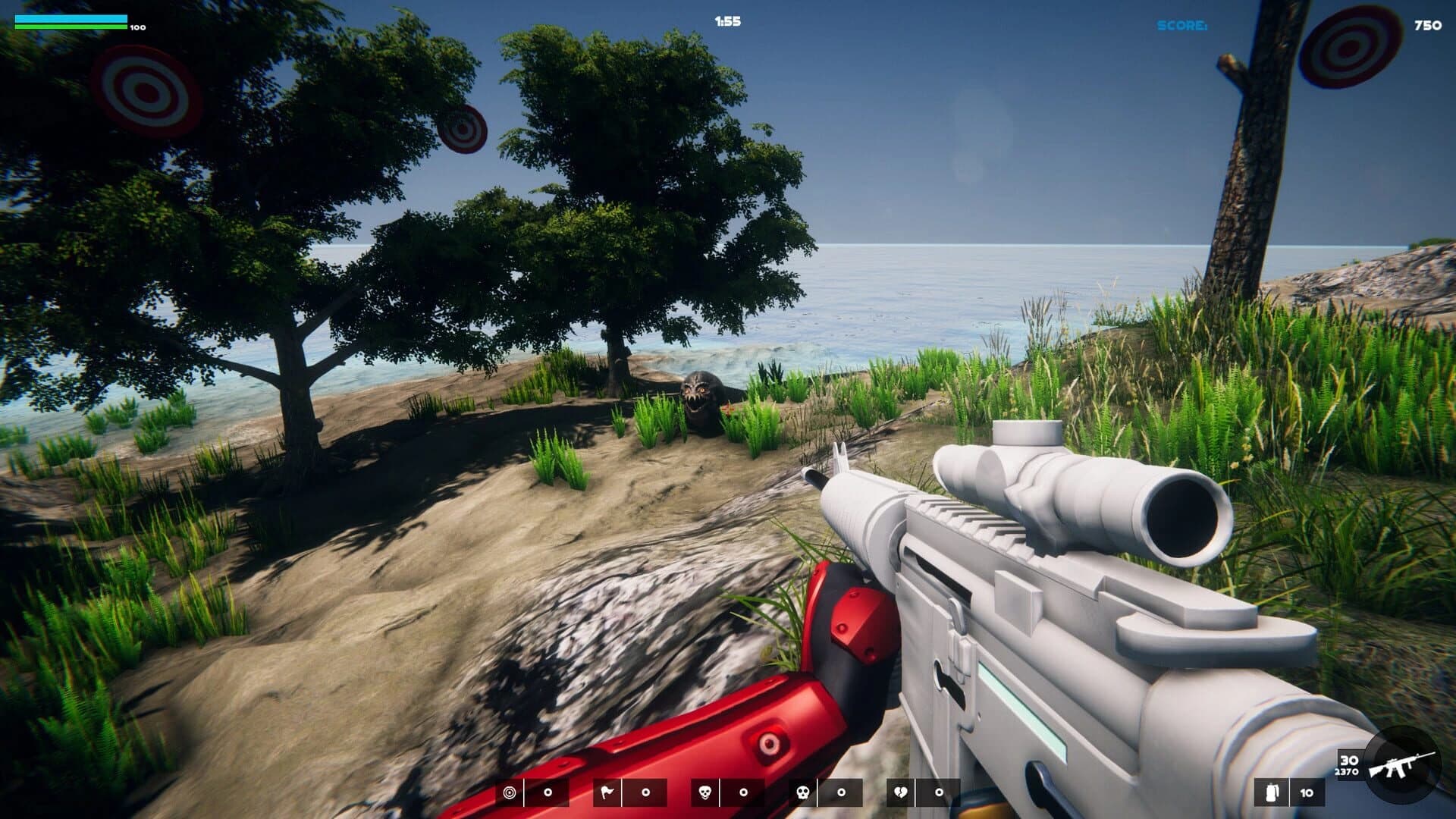Viewport: 1456px width, 819px height.
Task: Select the broken heart stat icon
Action: (900, 792)
